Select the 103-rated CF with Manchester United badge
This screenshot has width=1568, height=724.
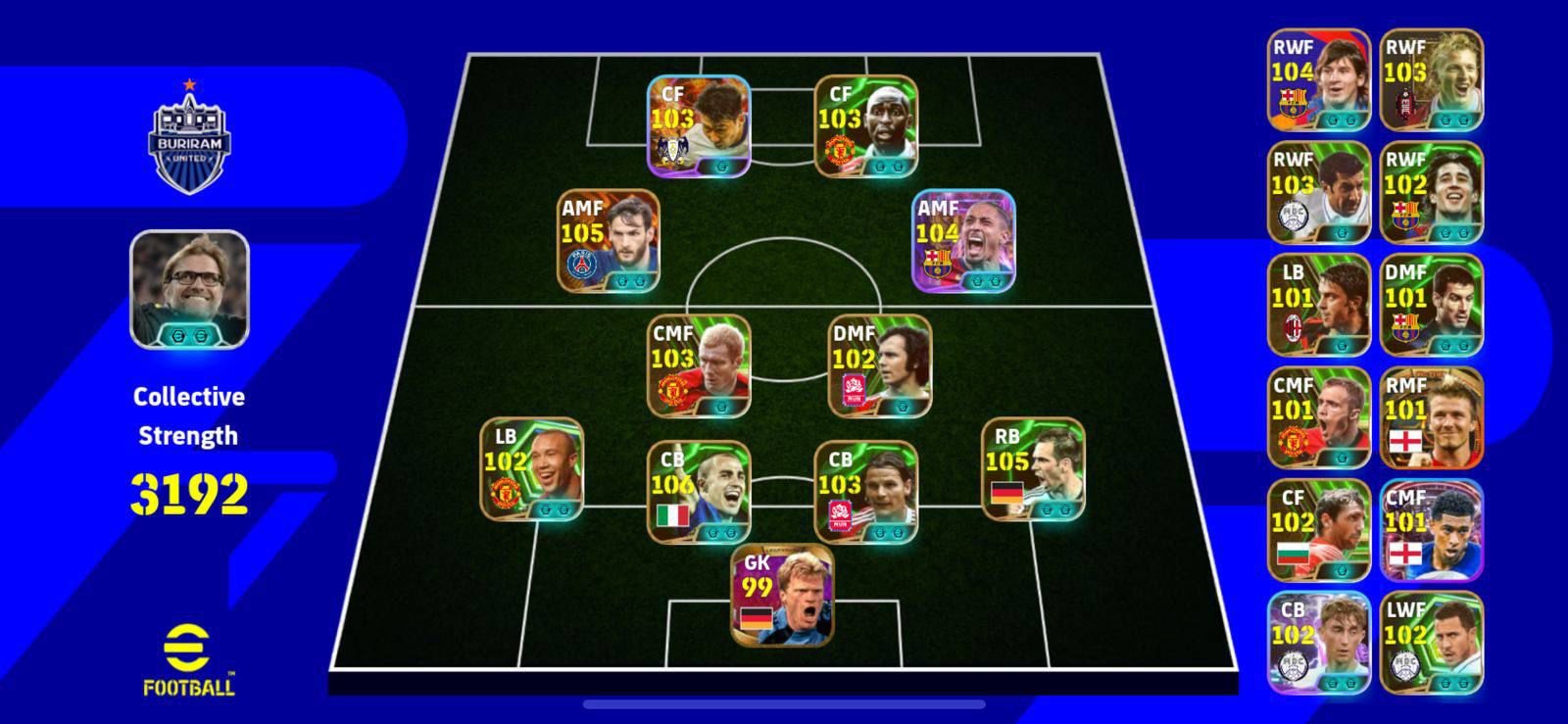(865, 126)
